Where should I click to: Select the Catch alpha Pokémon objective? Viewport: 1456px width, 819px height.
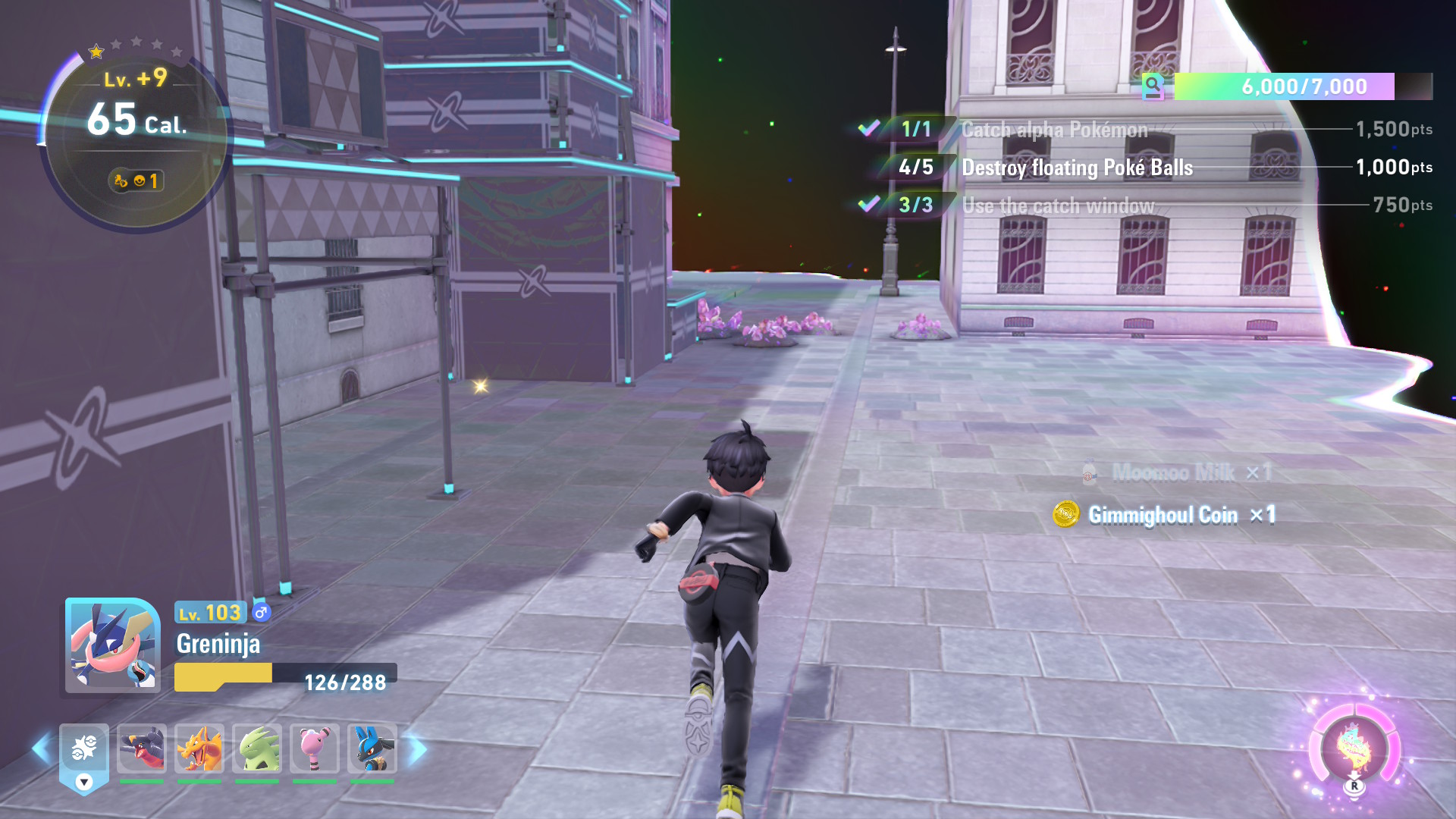[x=1054, y=130]
